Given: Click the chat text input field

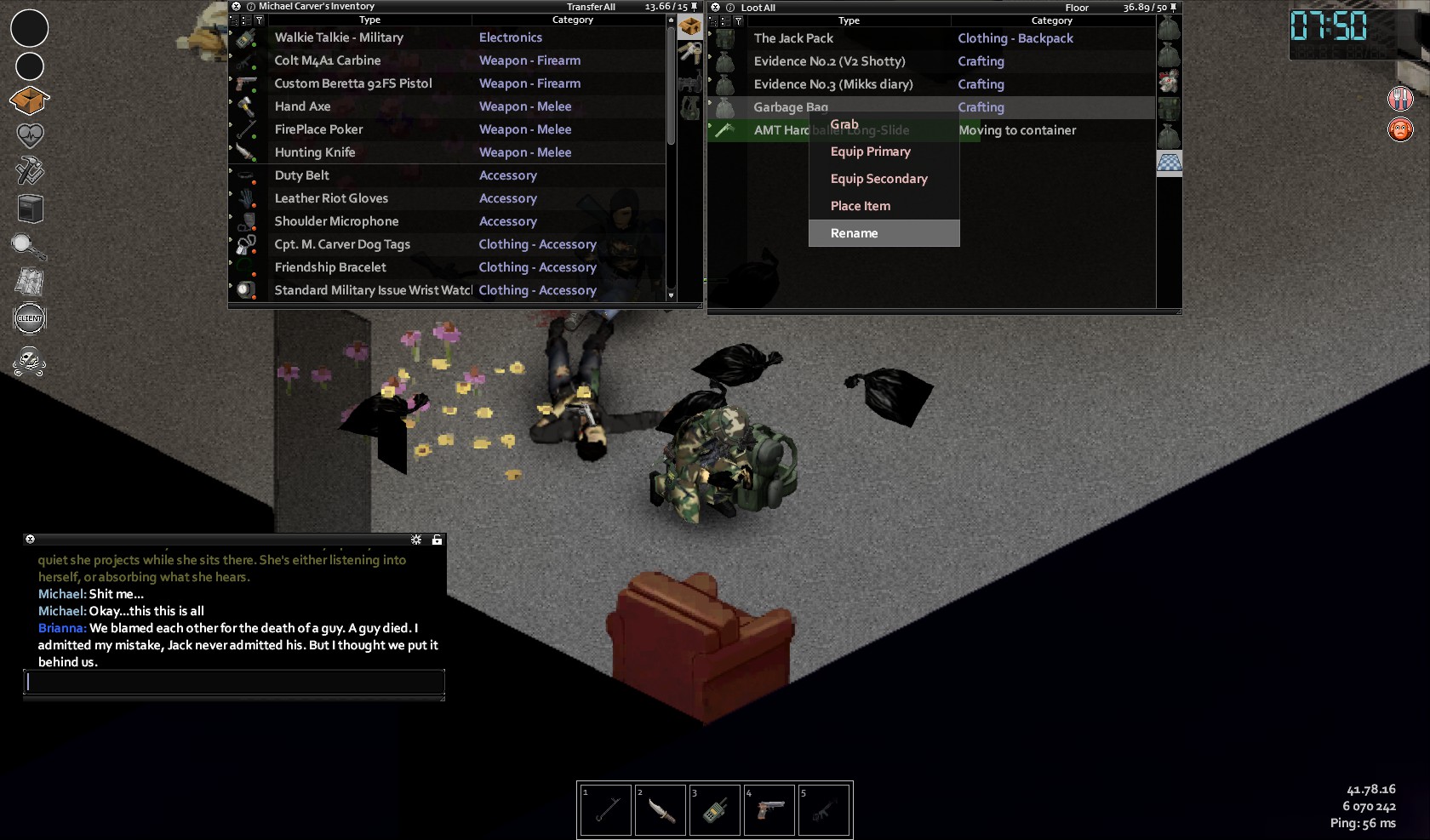Looking at the screenshot, I should pos(234,682).
